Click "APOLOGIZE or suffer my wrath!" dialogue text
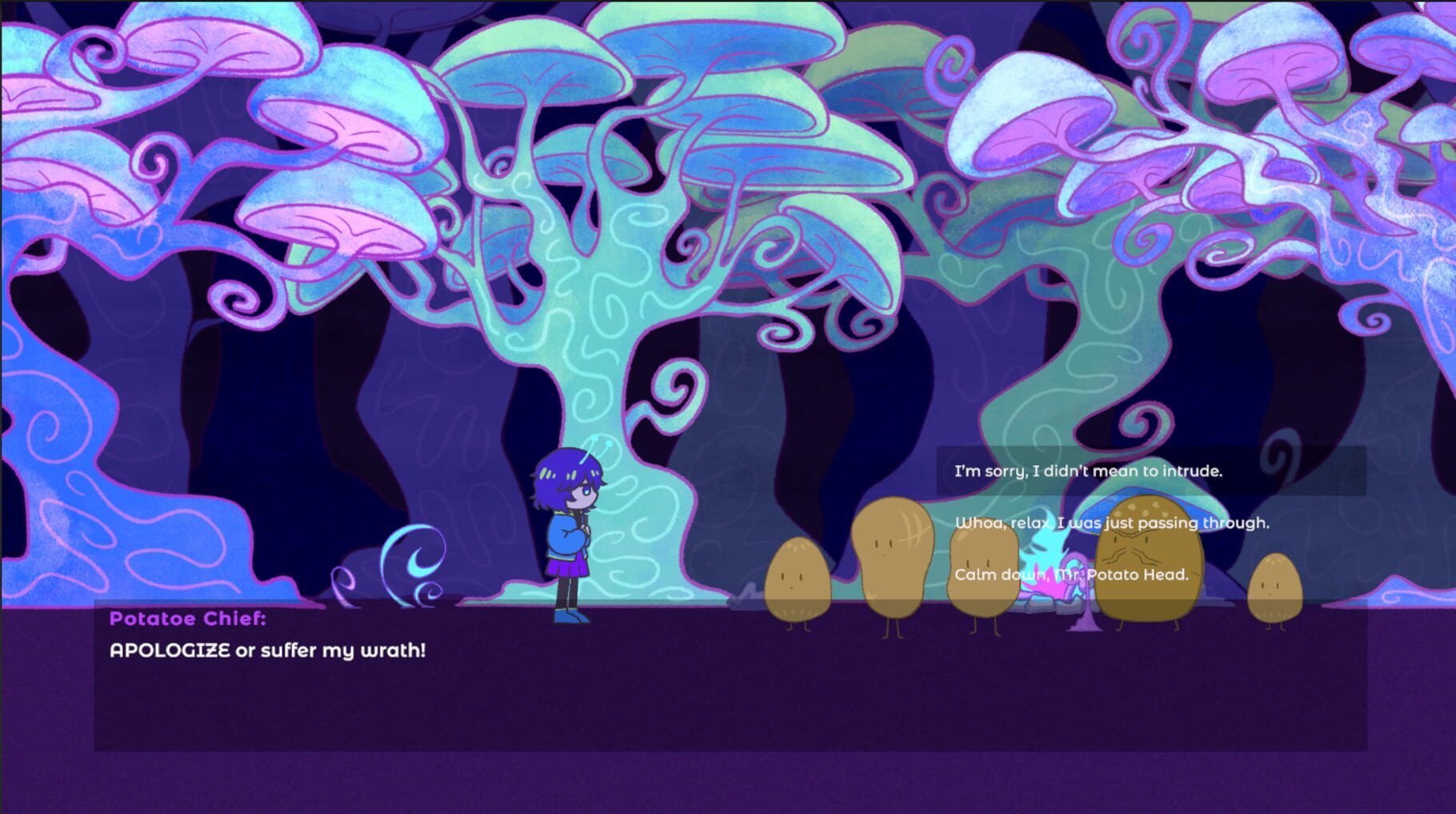The width and height of the screenshot is (1456, 814). [268, 652]
